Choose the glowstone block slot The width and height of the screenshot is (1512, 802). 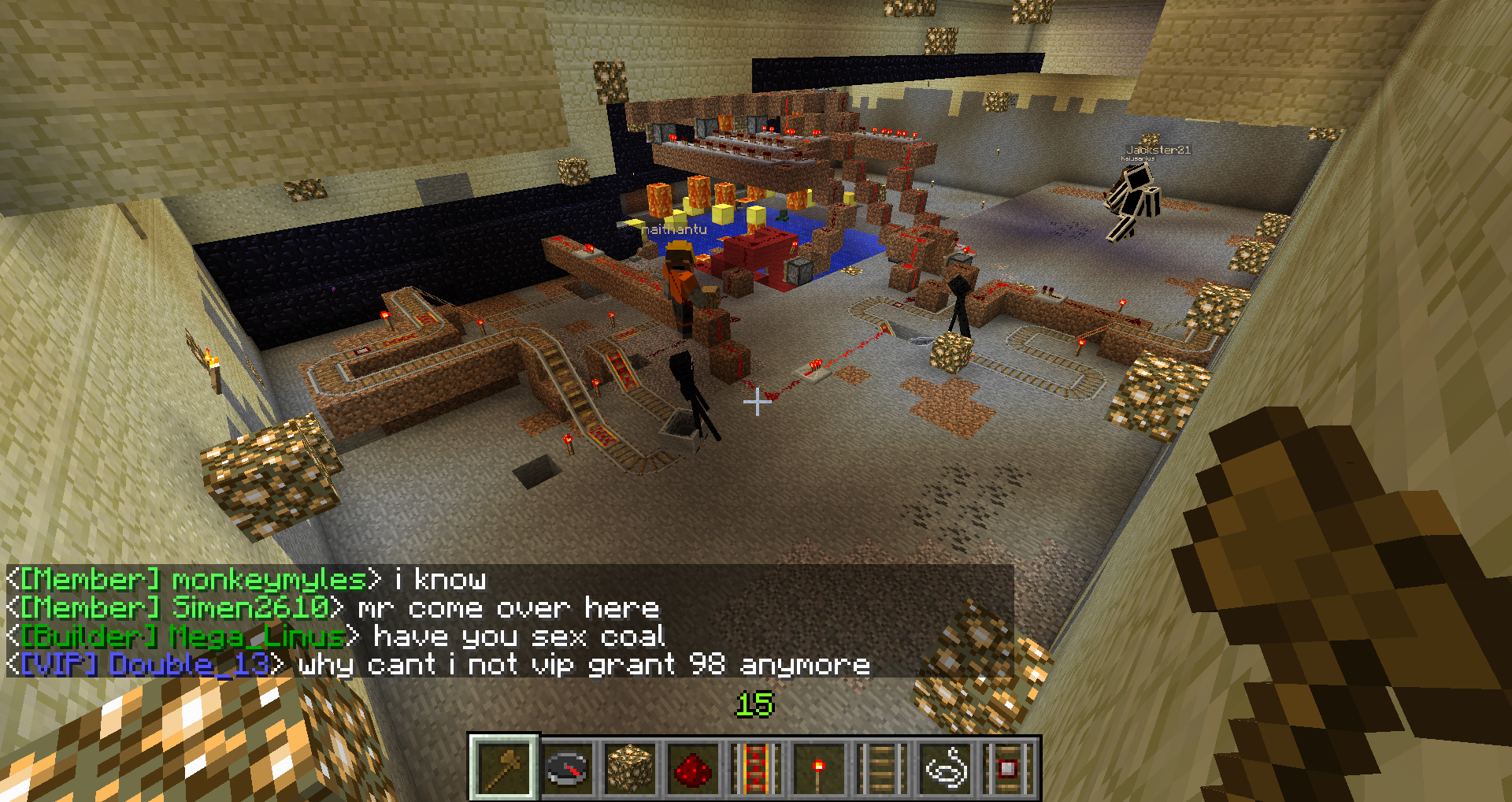pos(630,767)
